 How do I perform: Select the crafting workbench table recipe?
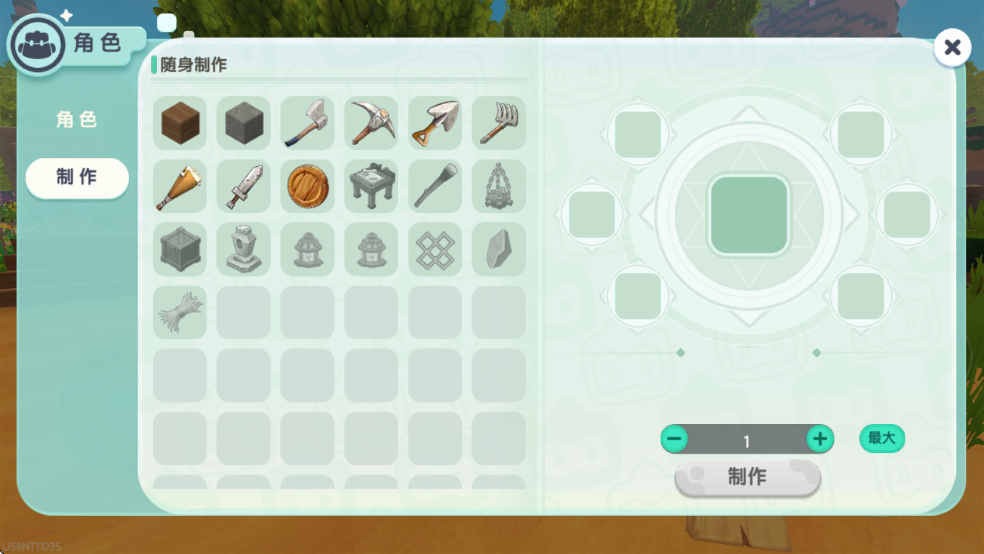(x=371, y=186)
